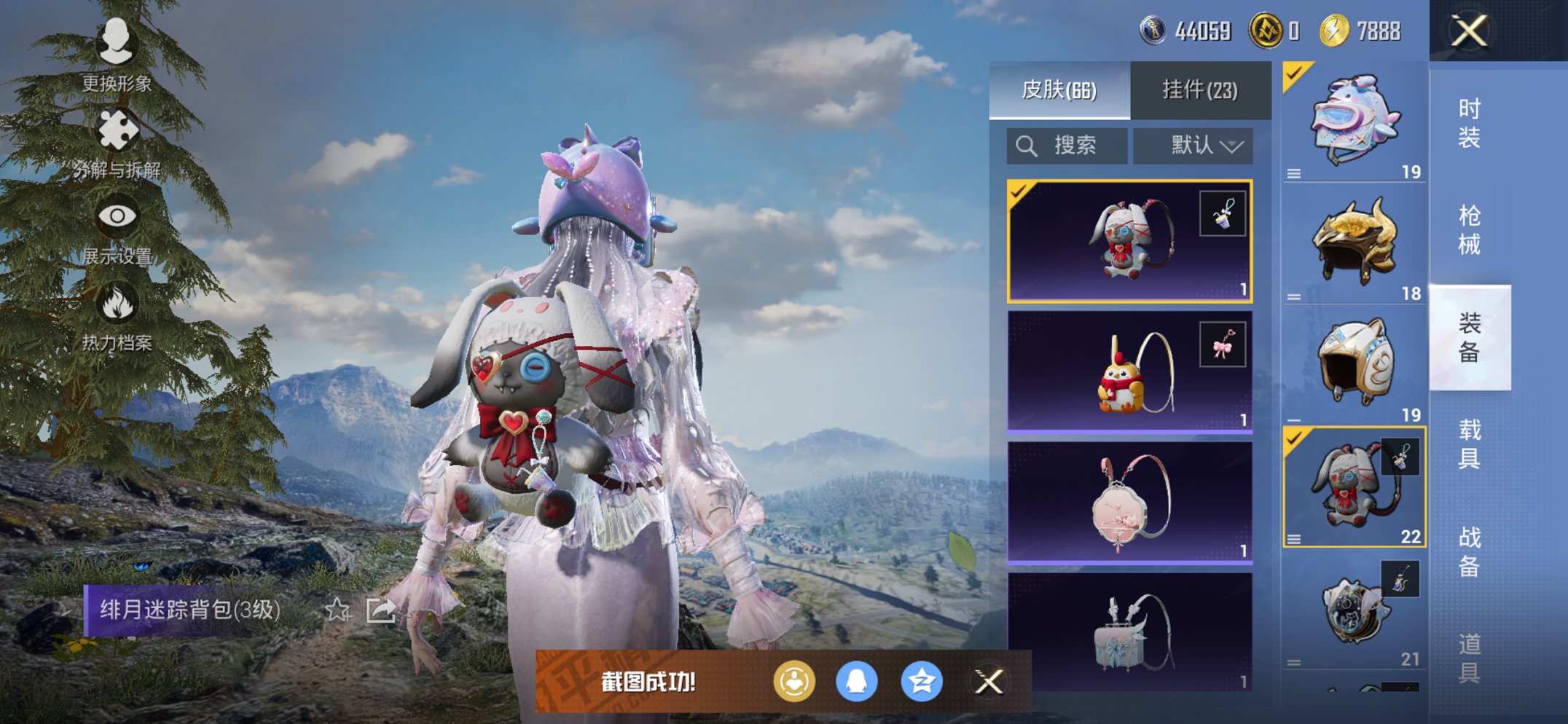Tap the golden avatar share icon
This screenshot has height=724, width=1568.
coord(796,682)
